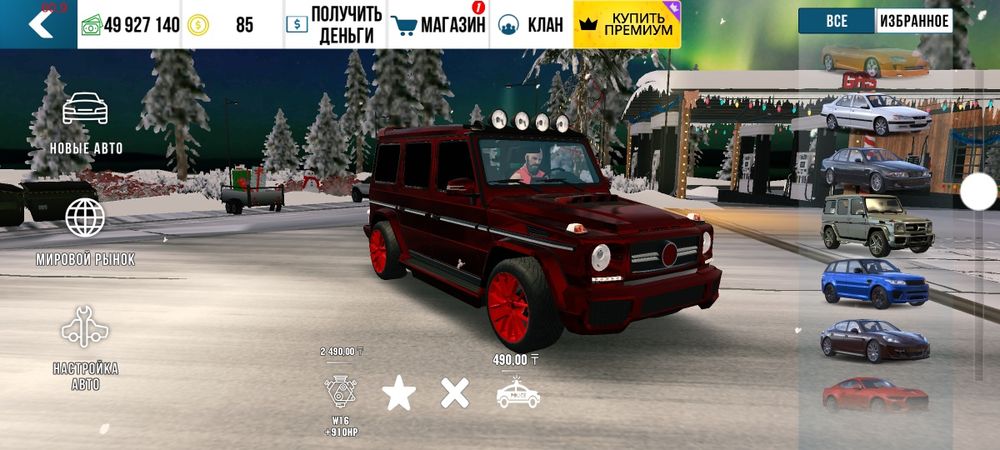Open Настройка авто tuning menu

coord(85,347)
